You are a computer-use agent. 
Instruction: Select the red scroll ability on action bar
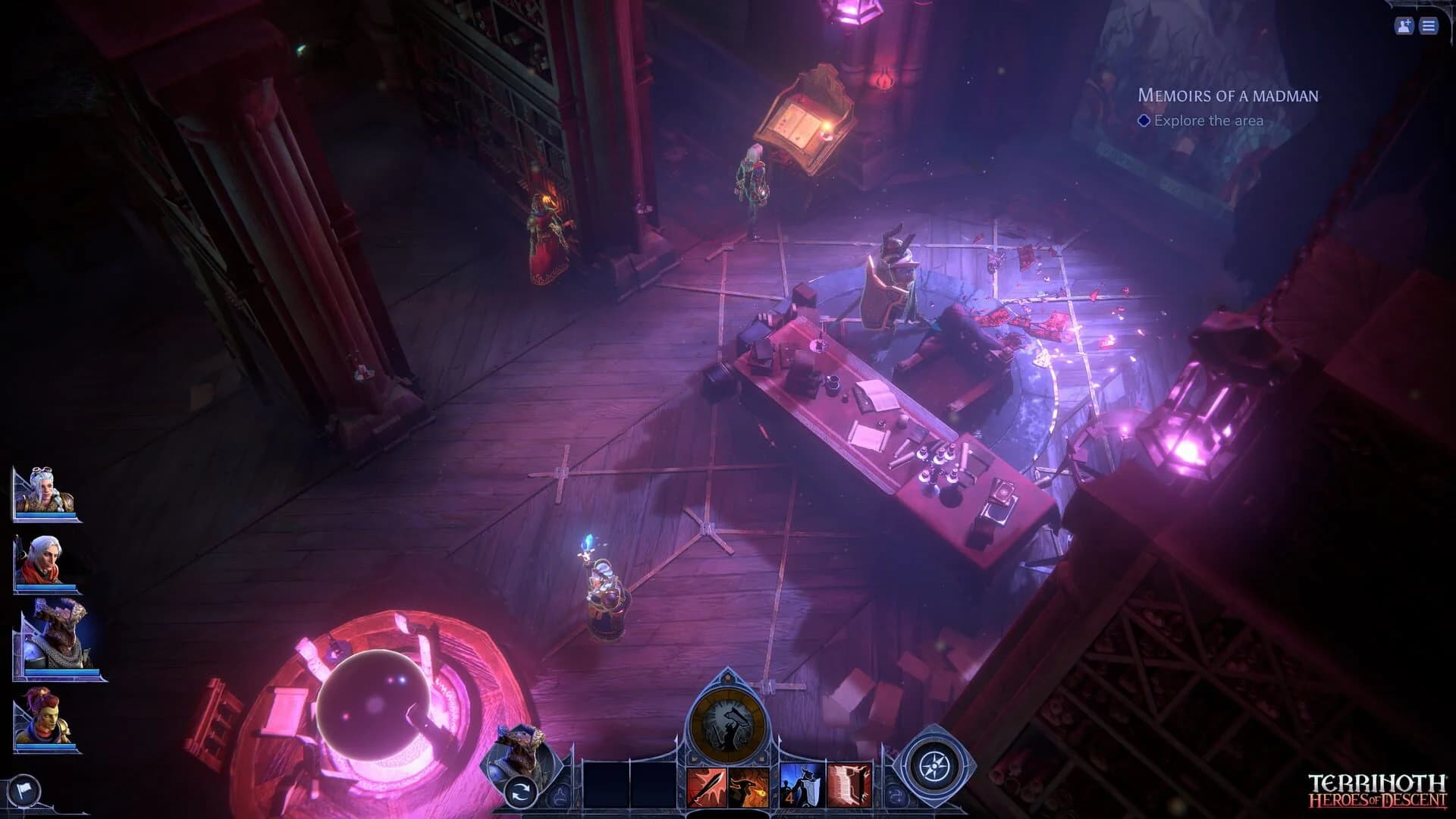[x=849, y=786]
